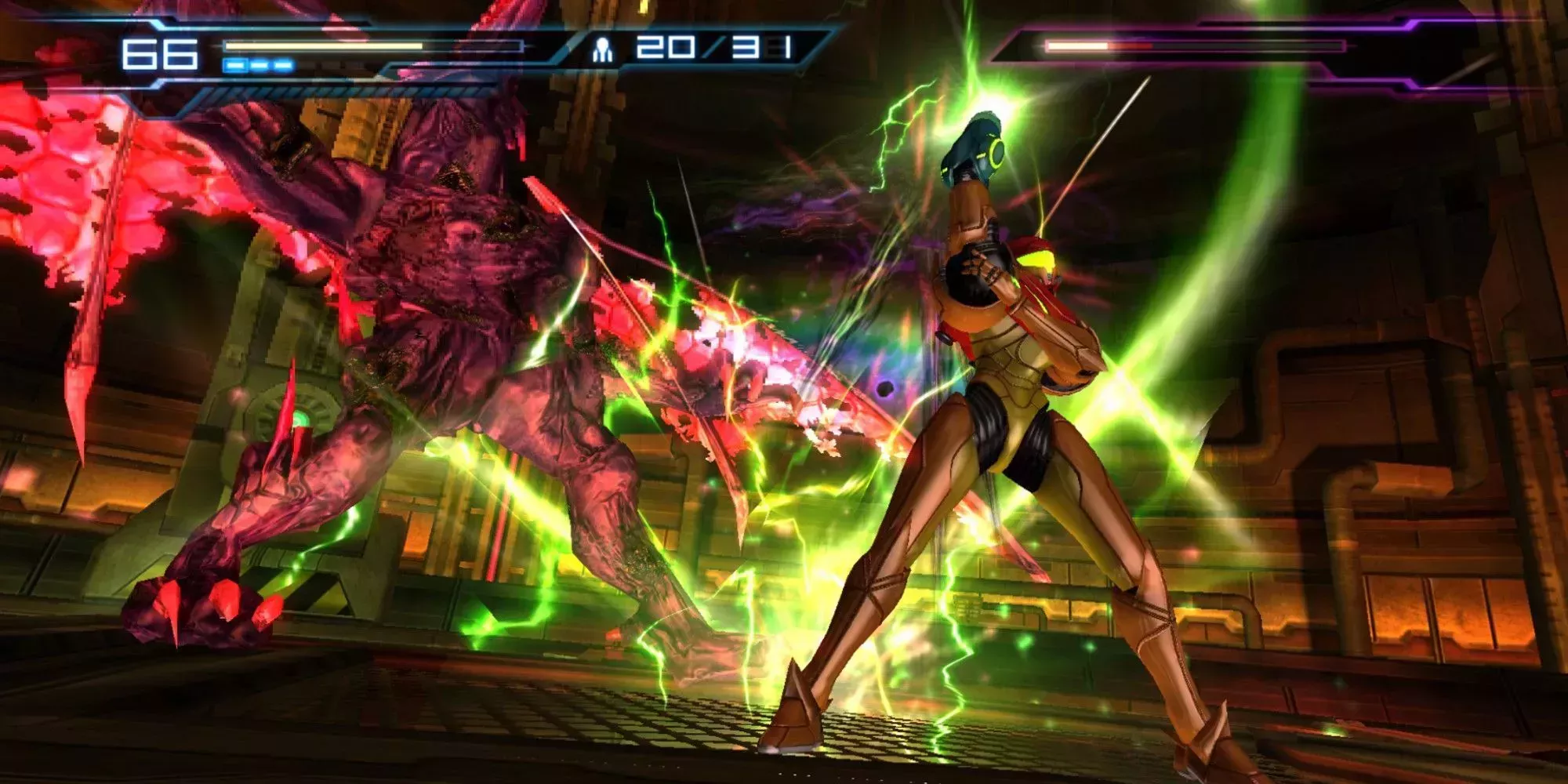Image resolution: width=1568 pixels, height=784 pixels.
Task: Select the missile icon in the HUD
Action: coord(601,49)
